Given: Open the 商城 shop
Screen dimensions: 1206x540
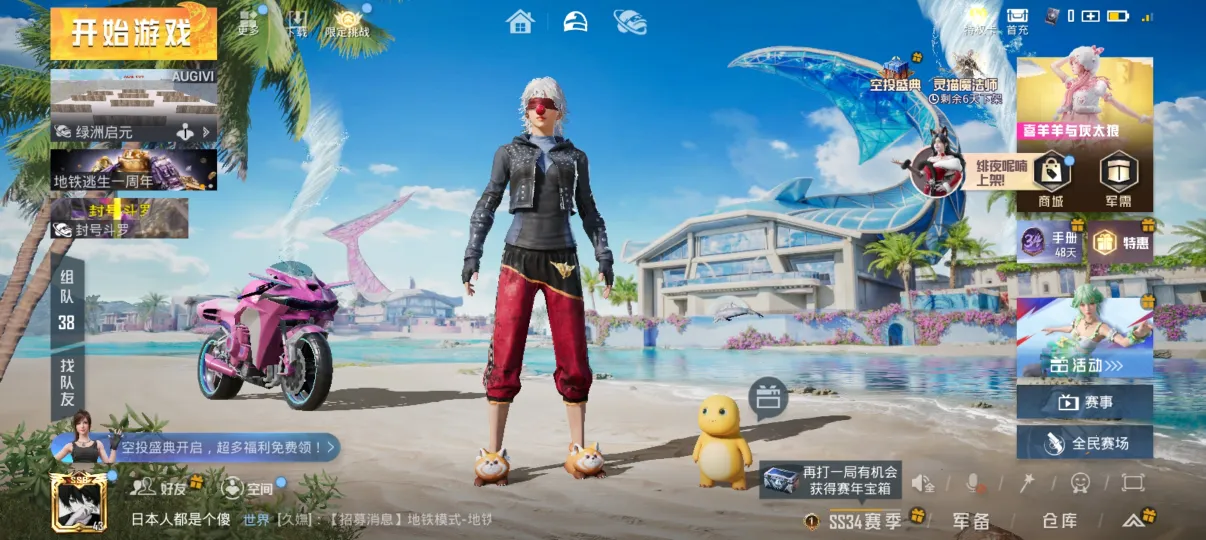Looking at the screenshot, I should point(1050,180).
